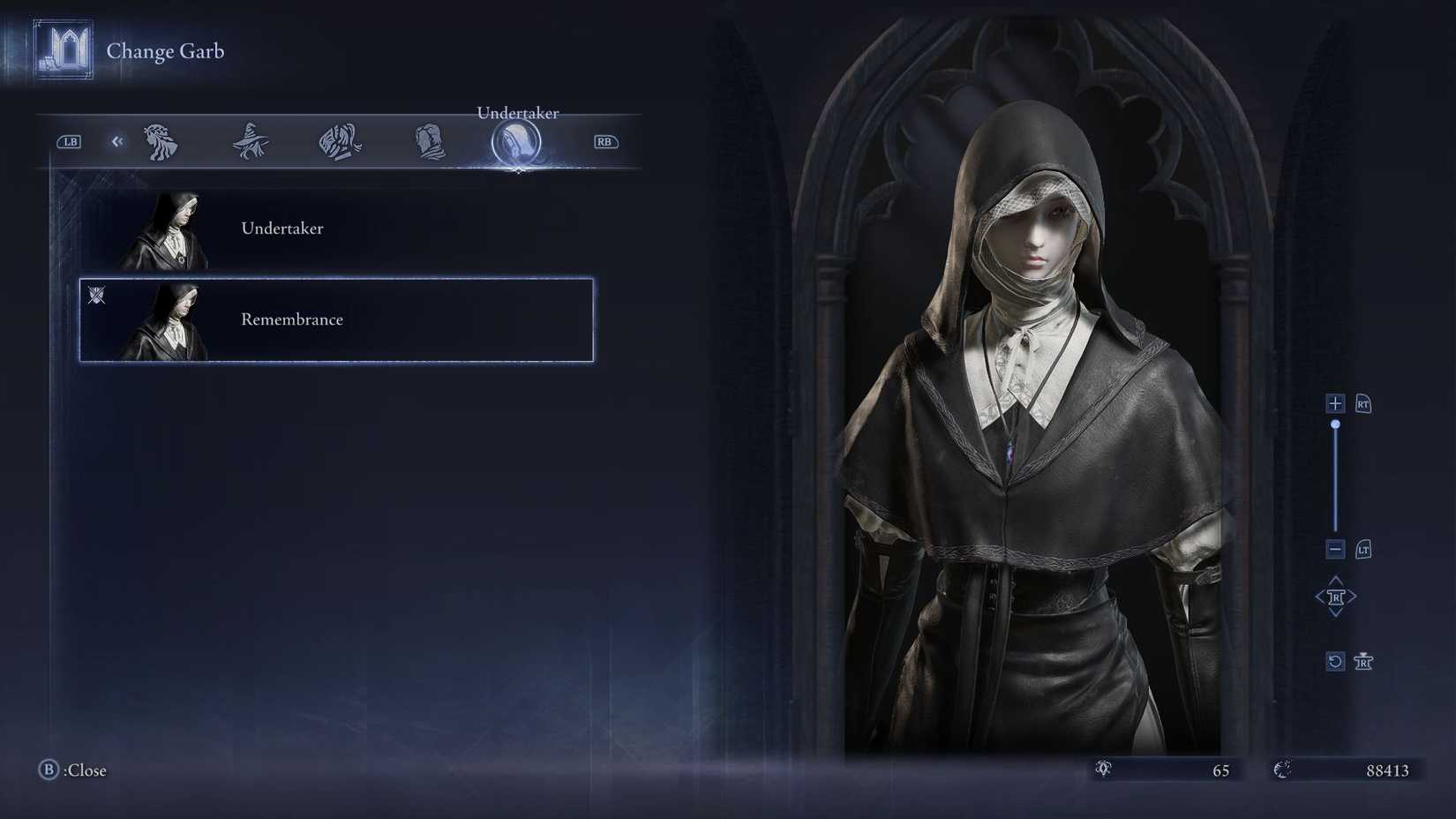Screen dimensions: 1456x819
Task: Click the reset camera undo icon
Action: 1335,661
